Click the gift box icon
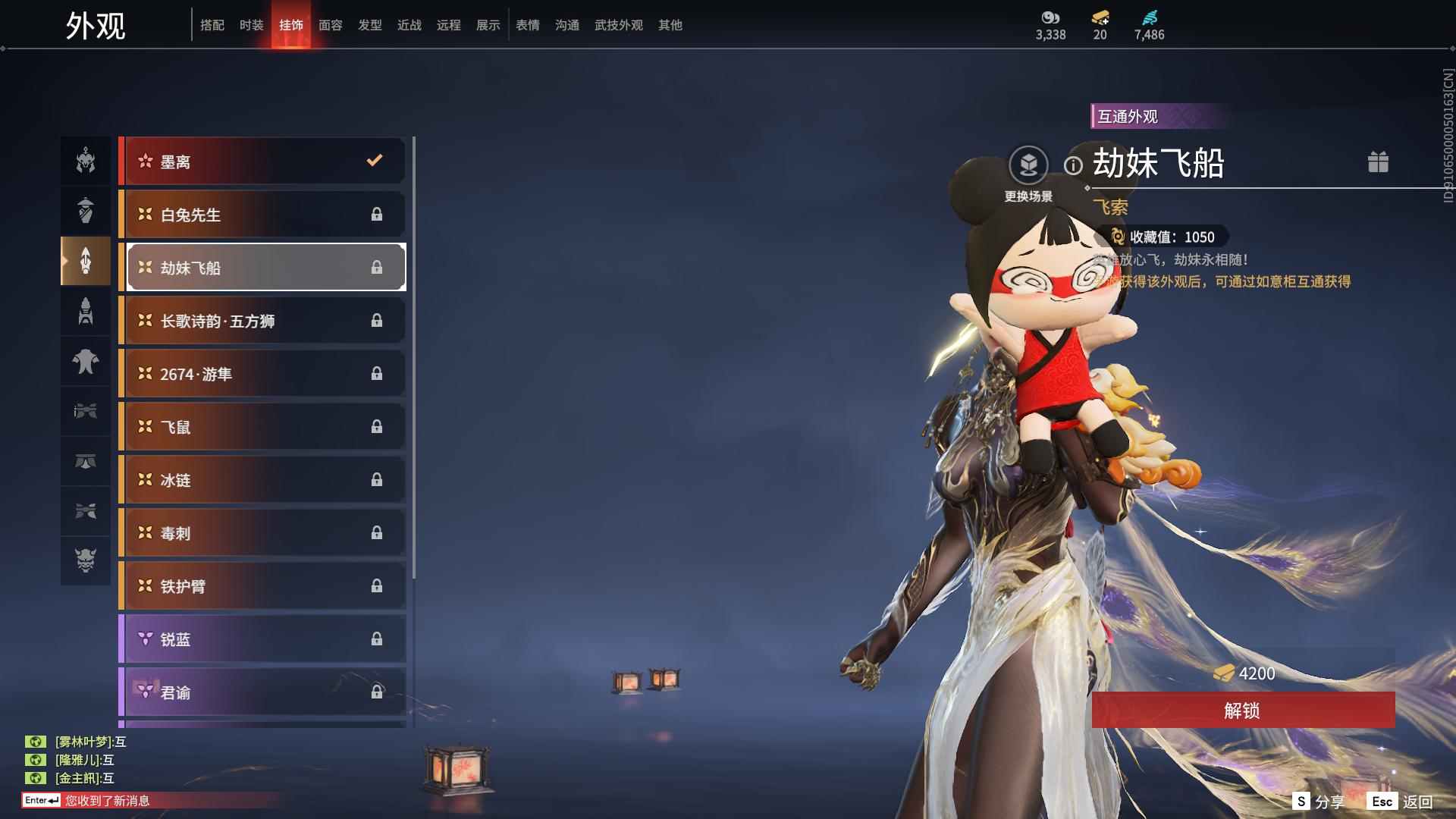The height and width of the screenshot is (819, 1456). 1378,162
